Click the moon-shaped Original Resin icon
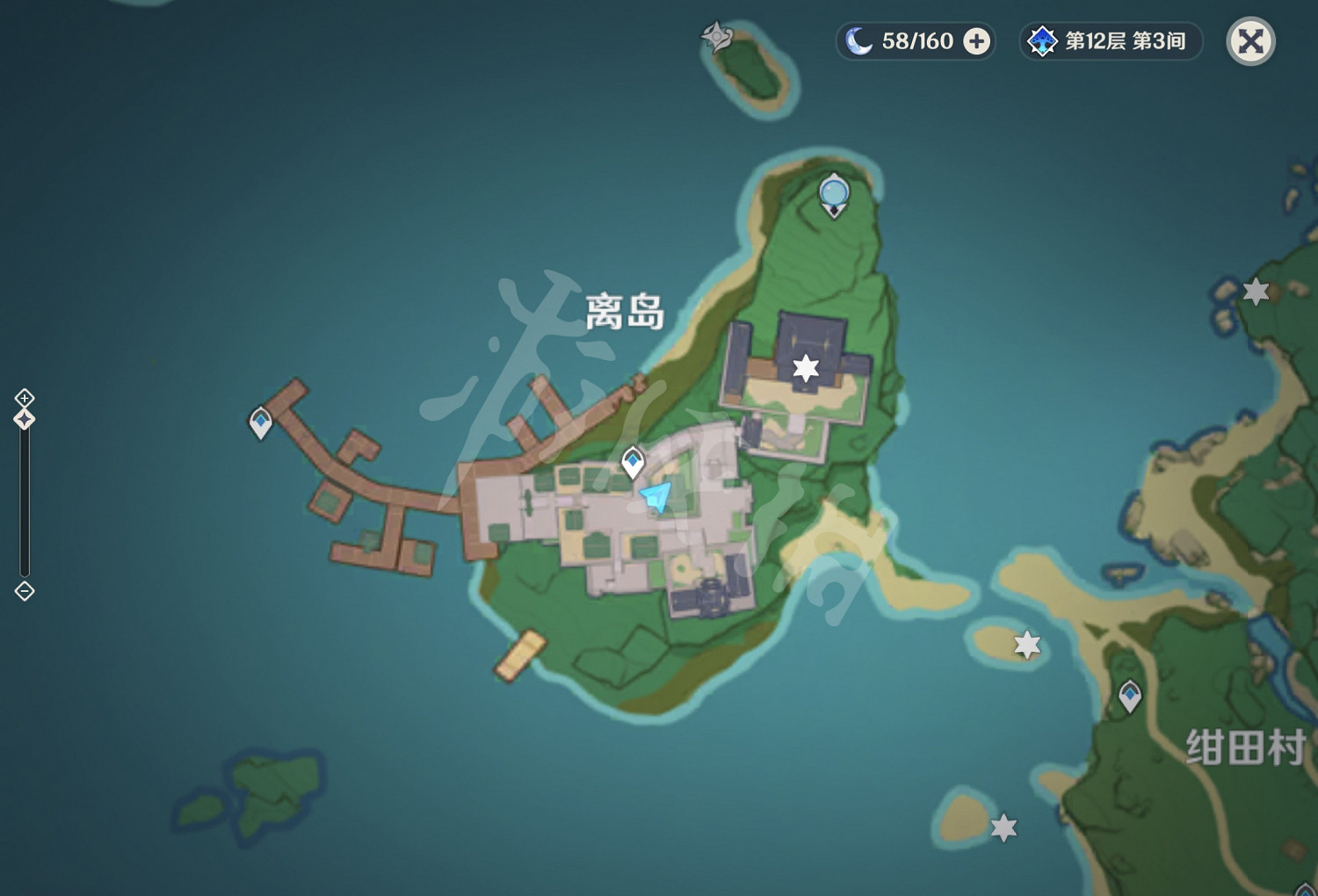Viewport: 1318px width, 896px height. (x=857, y=40)
